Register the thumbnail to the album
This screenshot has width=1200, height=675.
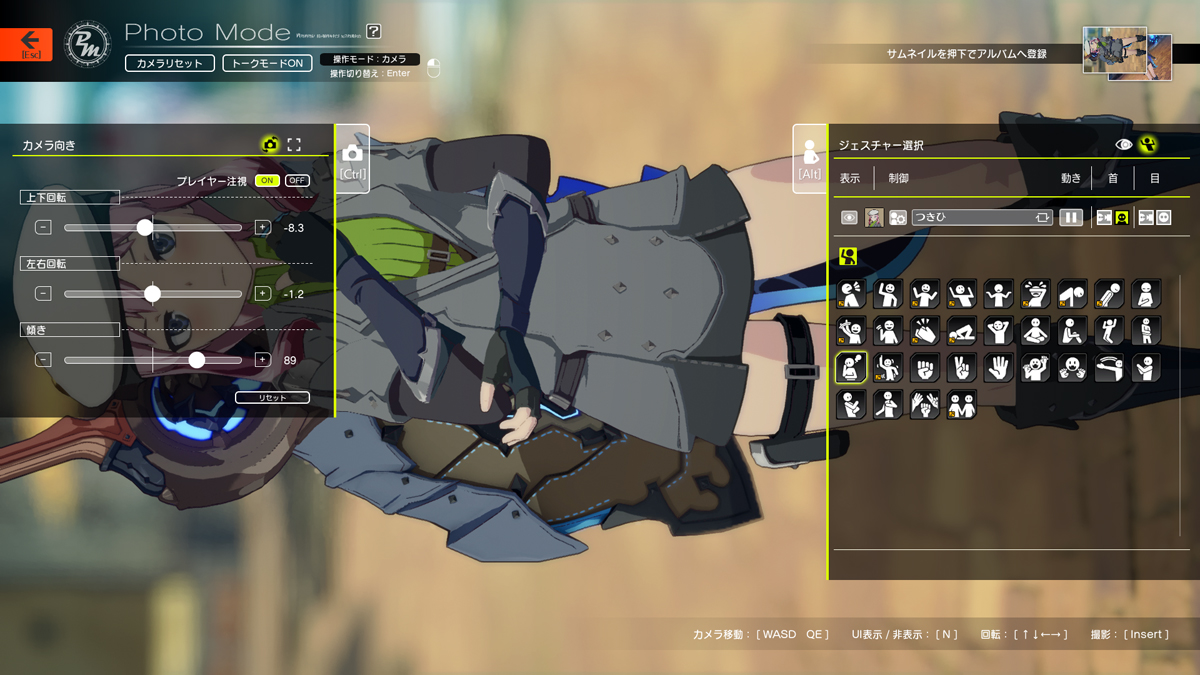(x=1126, y=53)
